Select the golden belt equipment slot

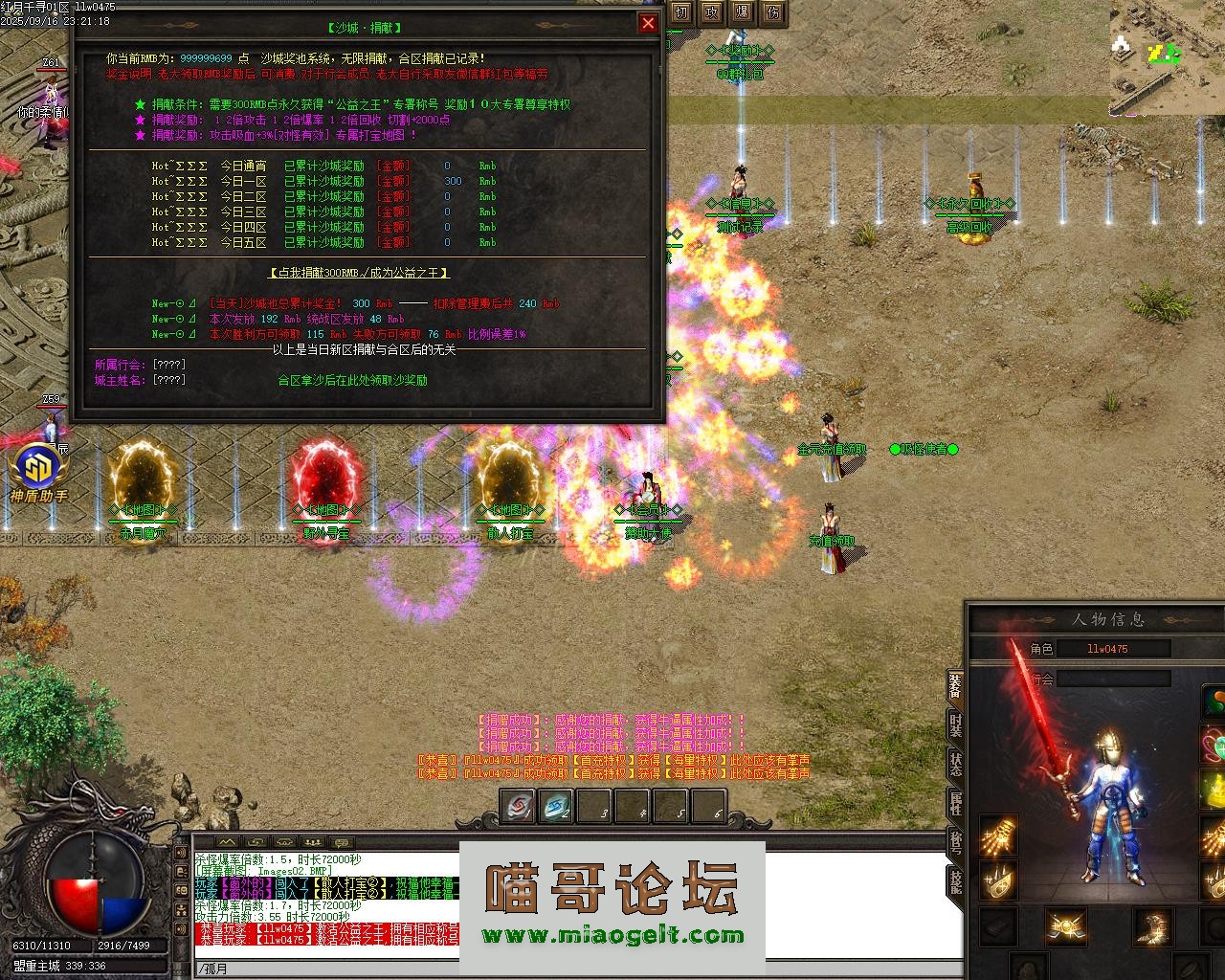pos(1065,926)
